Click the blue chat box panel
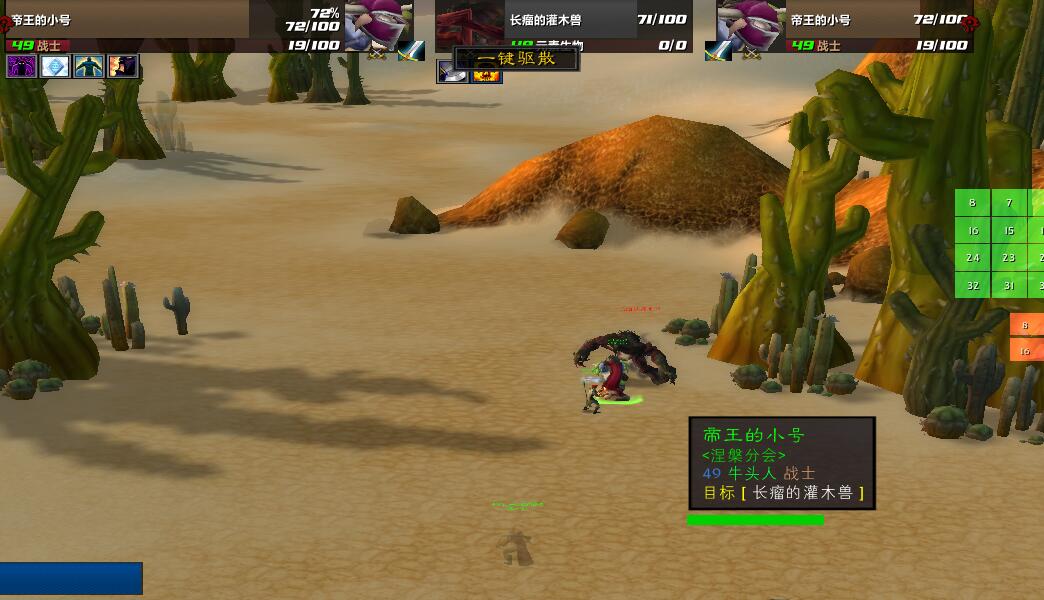The image size is (1044, 600). click(x=70, y=580)
